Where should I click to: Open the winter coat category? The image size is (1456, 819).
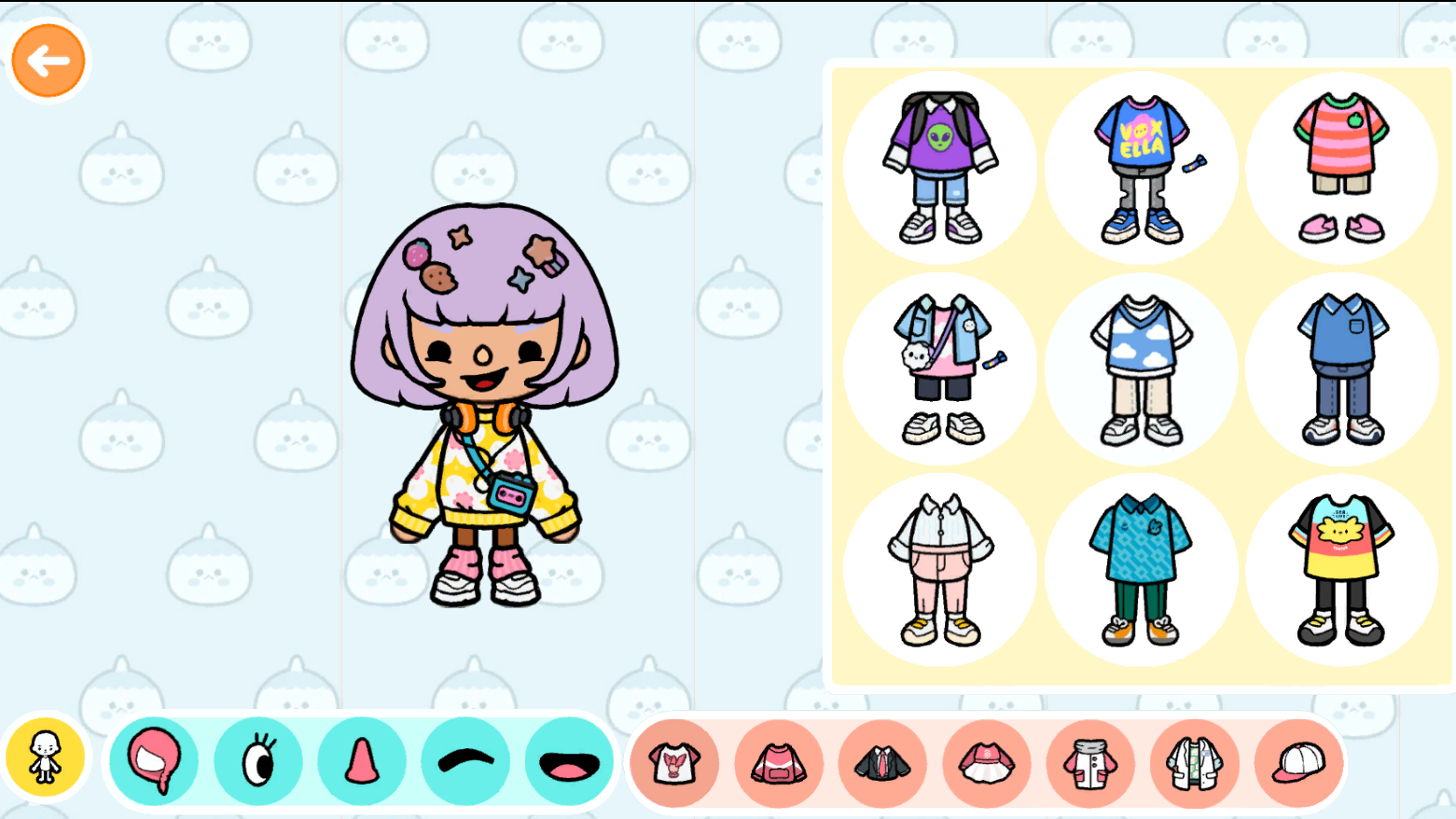1089,761
